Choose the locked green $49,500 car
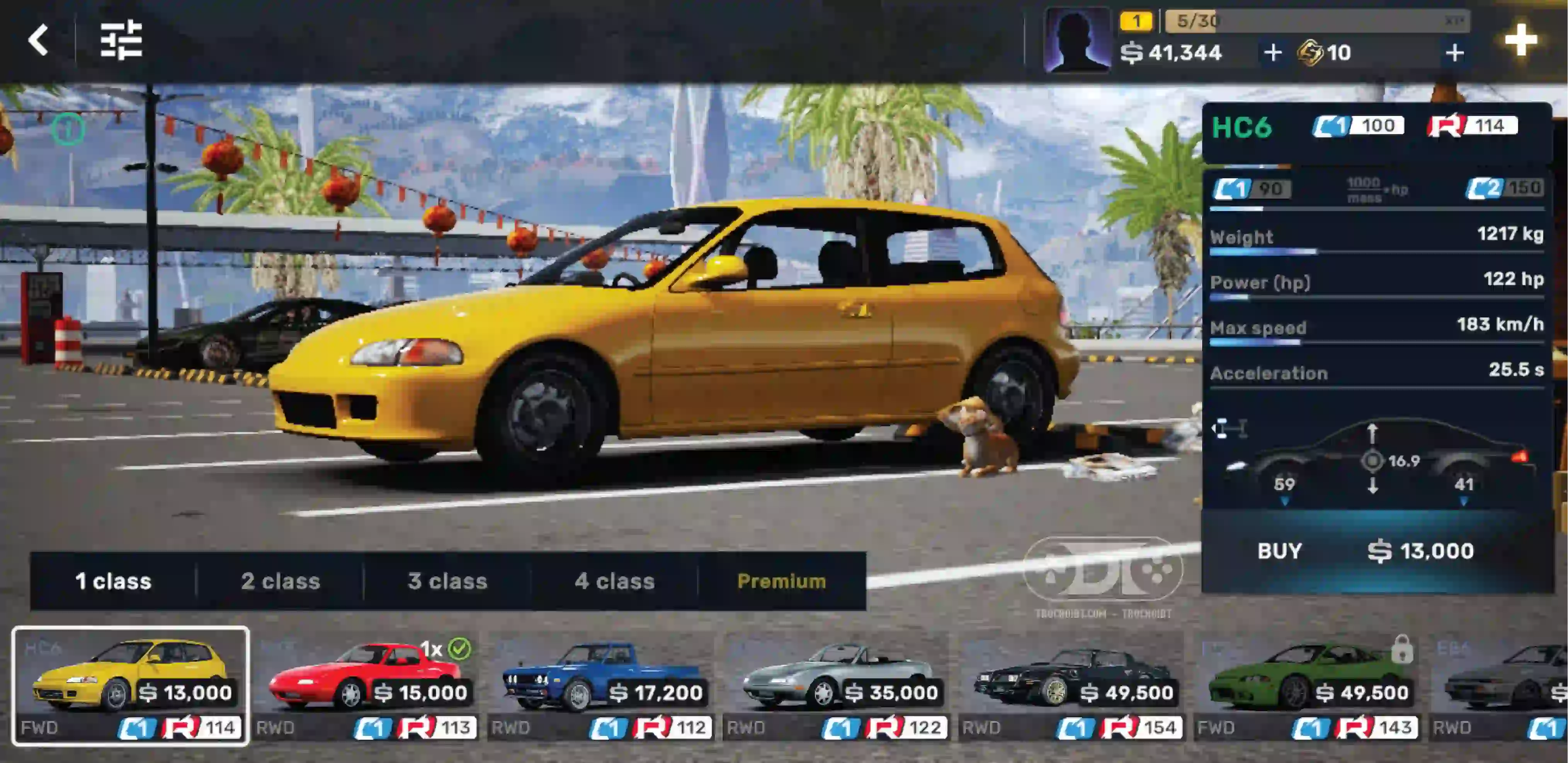The width and height of the screenshot is (1568, 763). point(1308,685)
